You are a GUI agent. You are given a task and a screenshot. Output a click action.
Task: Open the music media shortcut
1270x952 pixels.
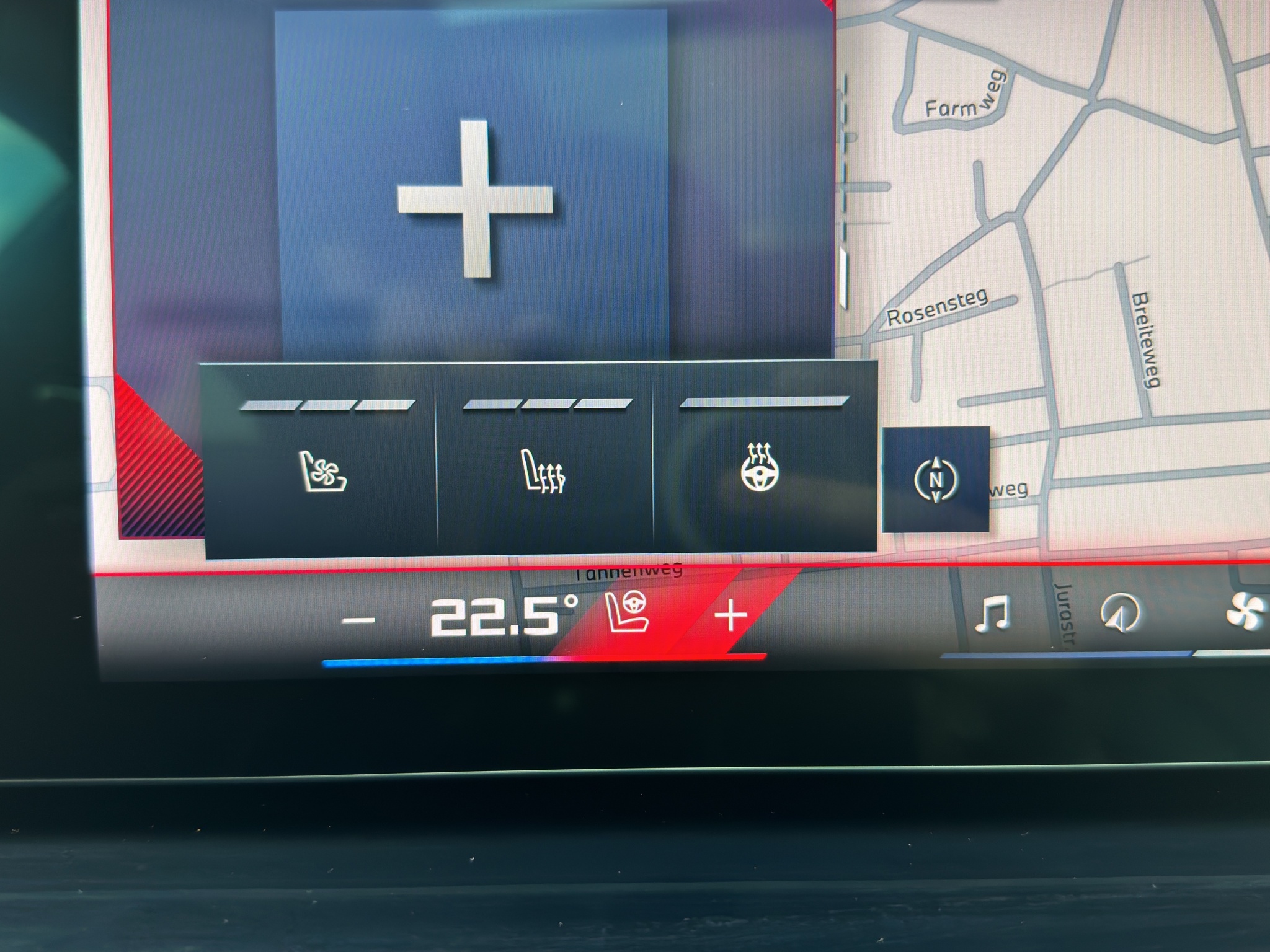(x=992, y=613)
